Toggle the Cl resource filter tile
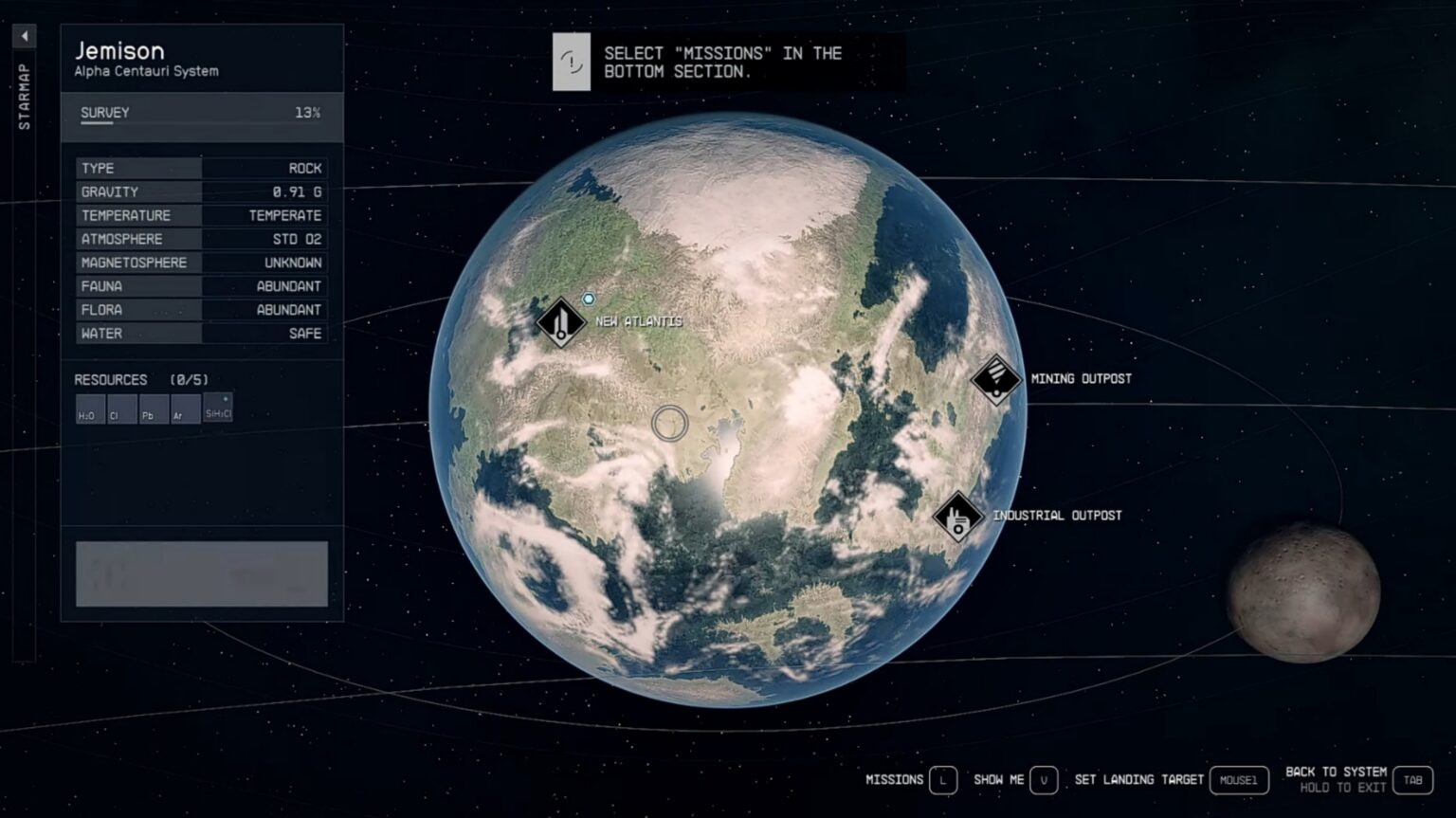This screenshot has width=1456, height=818. point(120,409)
